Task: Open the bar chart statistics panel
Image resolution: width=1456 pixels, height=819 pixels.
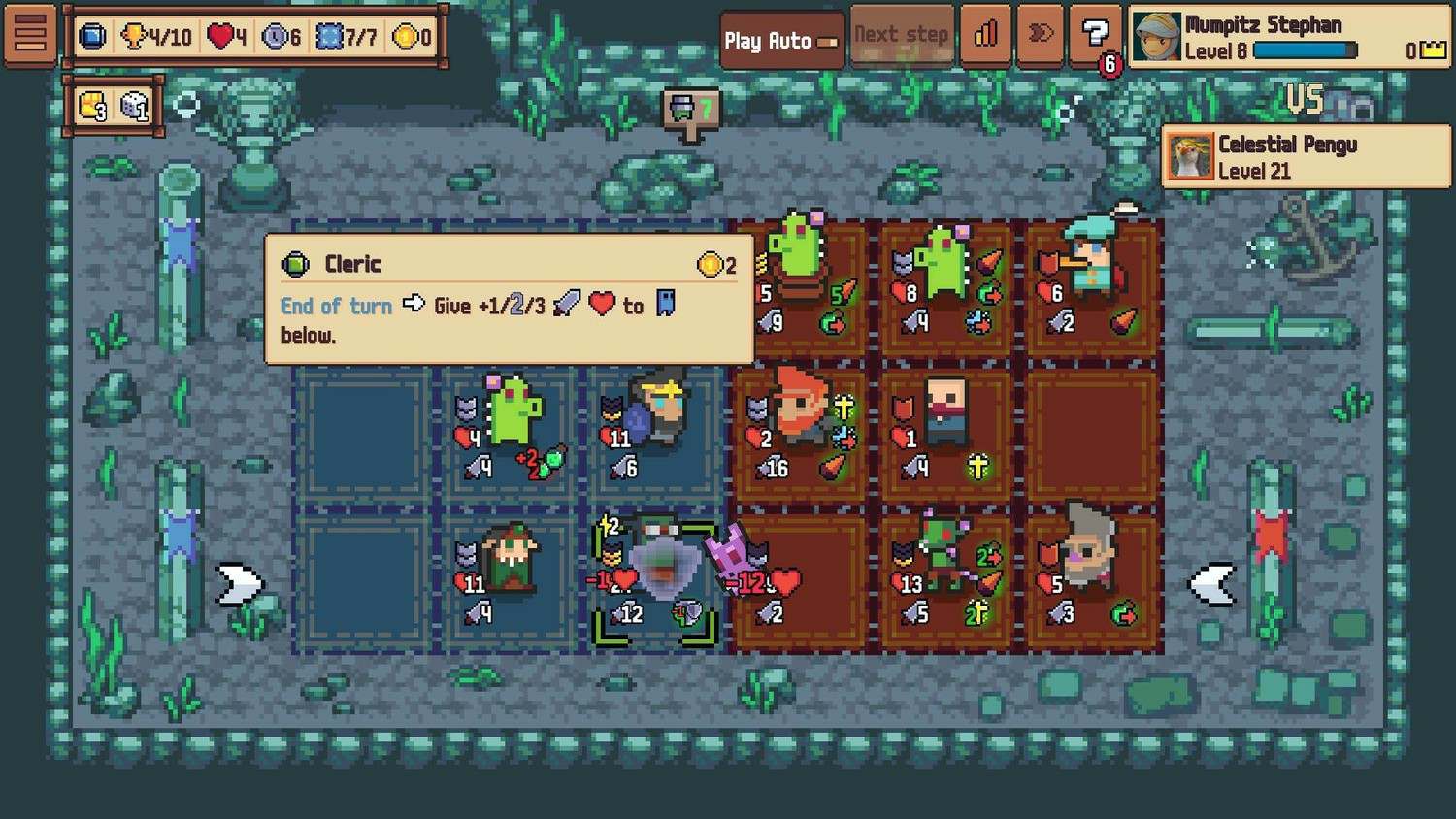Action: (985, 36)
